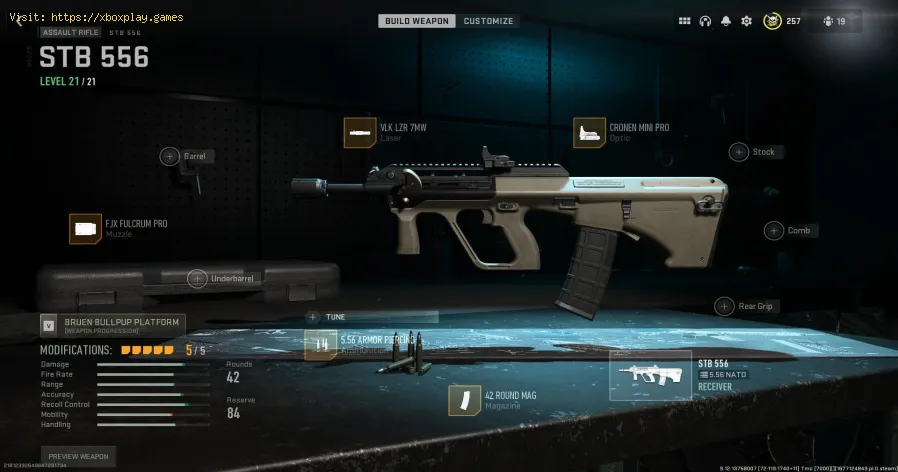Viewport: 898px width, 472px height.
Task: Select the Cronen Mini Pro optic slot
Action: (x=589, y=133)
